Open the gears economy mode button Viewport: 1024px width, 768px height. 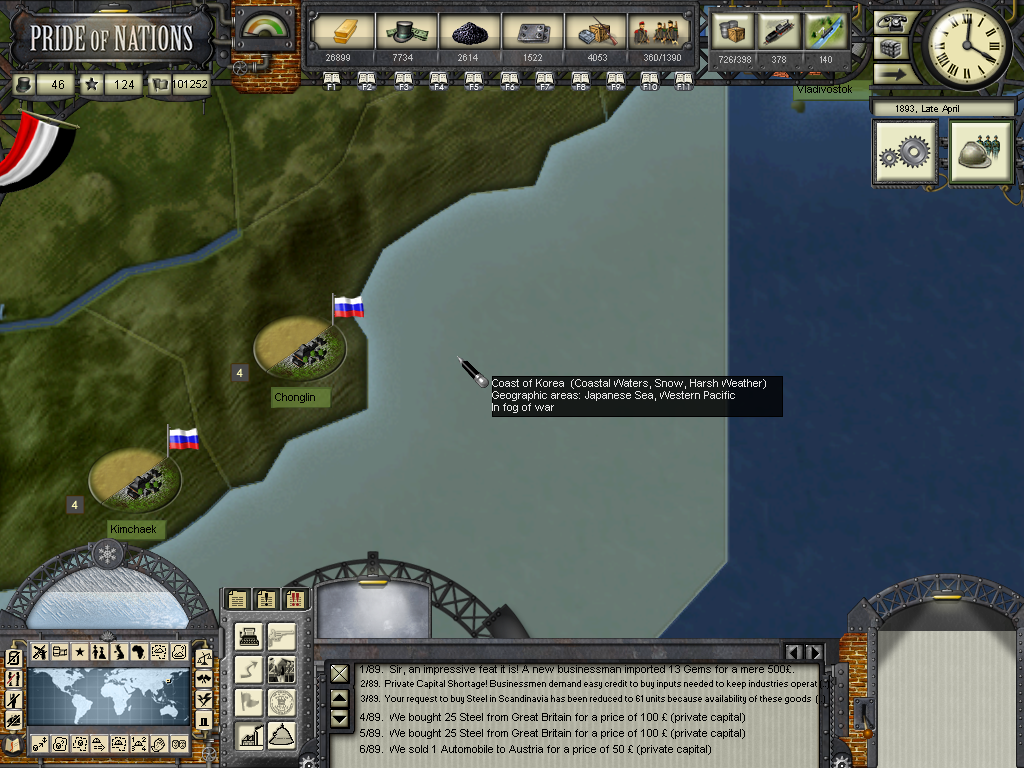[x=905, y=152]
